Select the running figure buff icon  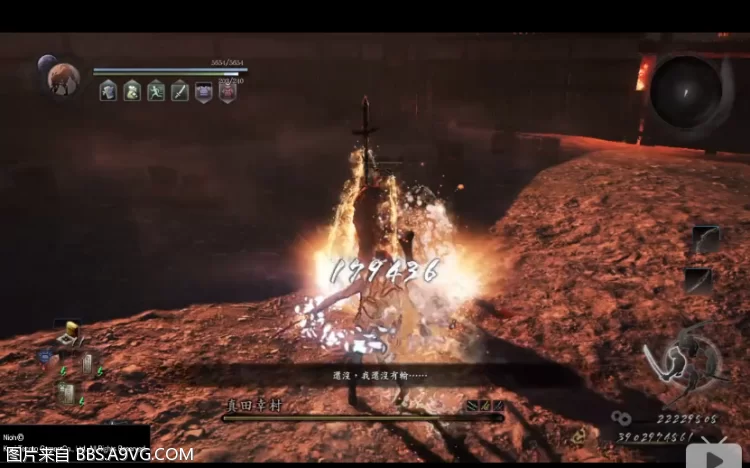pyautogui.click(x=156, y=91)
